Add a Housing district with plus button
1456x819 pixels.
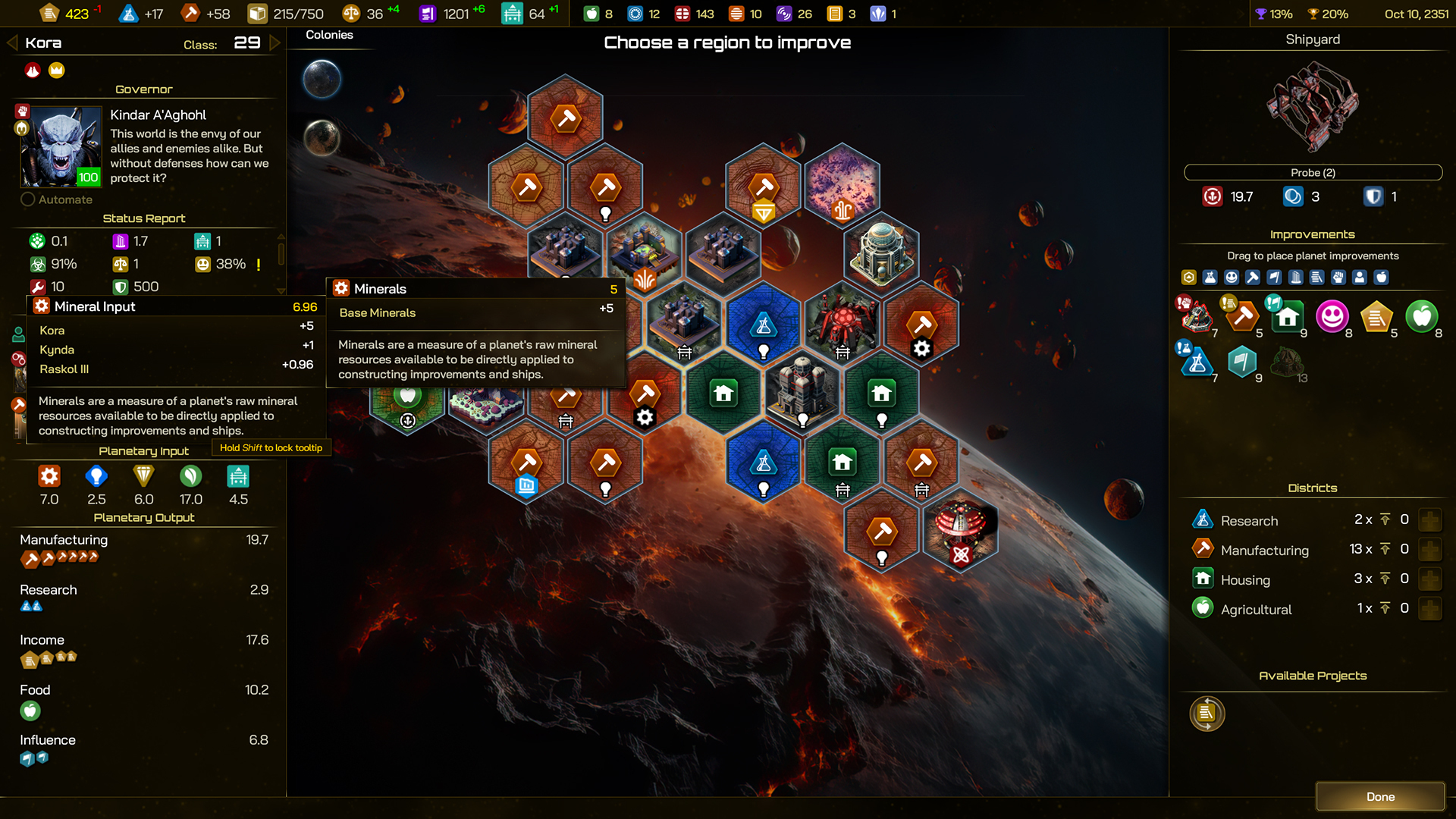point(1430,579)
